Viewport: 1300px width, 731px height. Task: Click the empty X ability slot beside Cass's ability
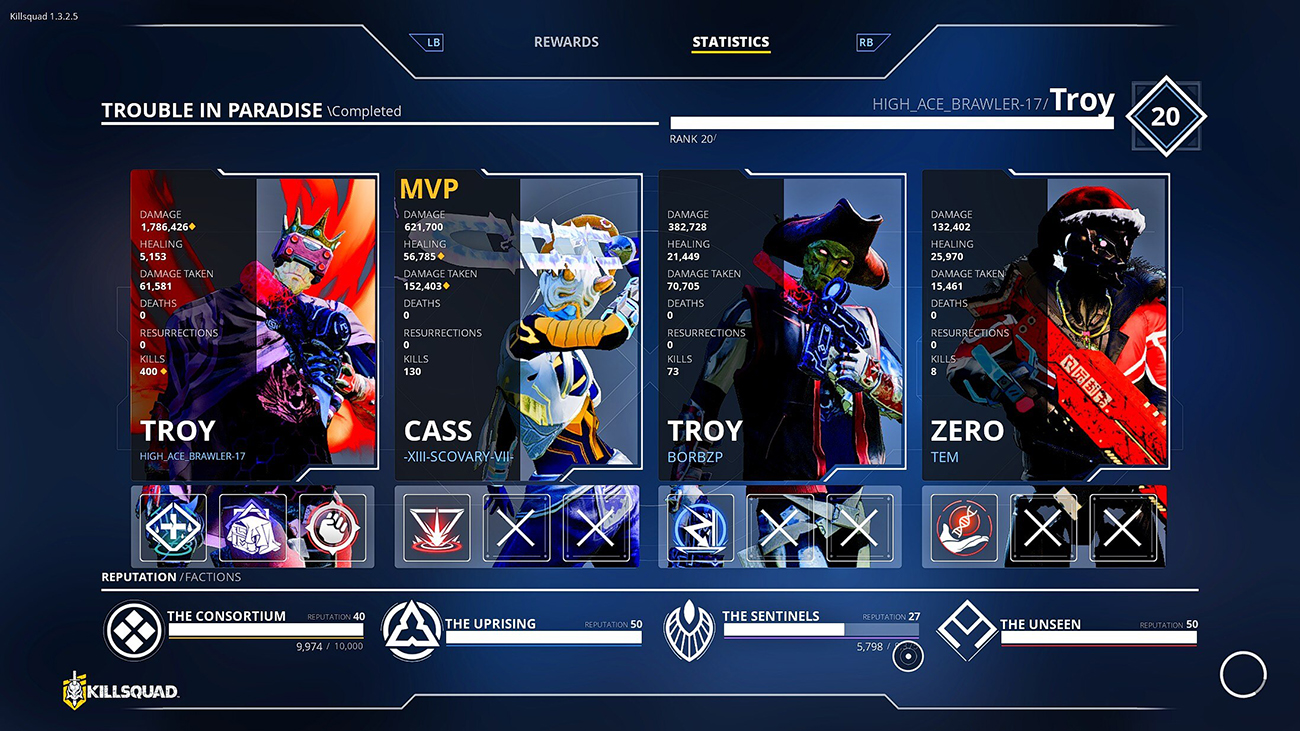[516, 525]
